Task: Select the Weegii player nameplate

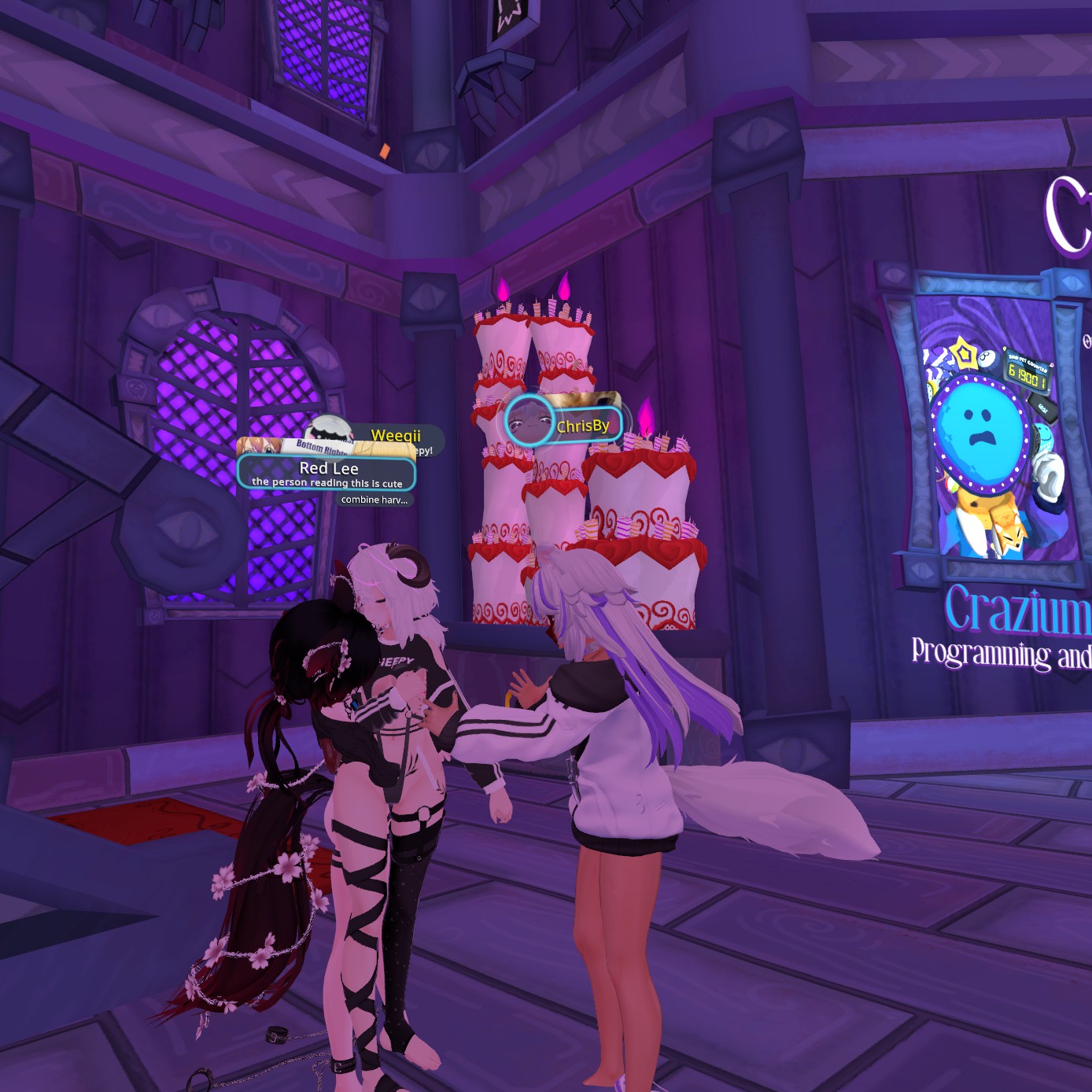Action: (x=396, y=435)
